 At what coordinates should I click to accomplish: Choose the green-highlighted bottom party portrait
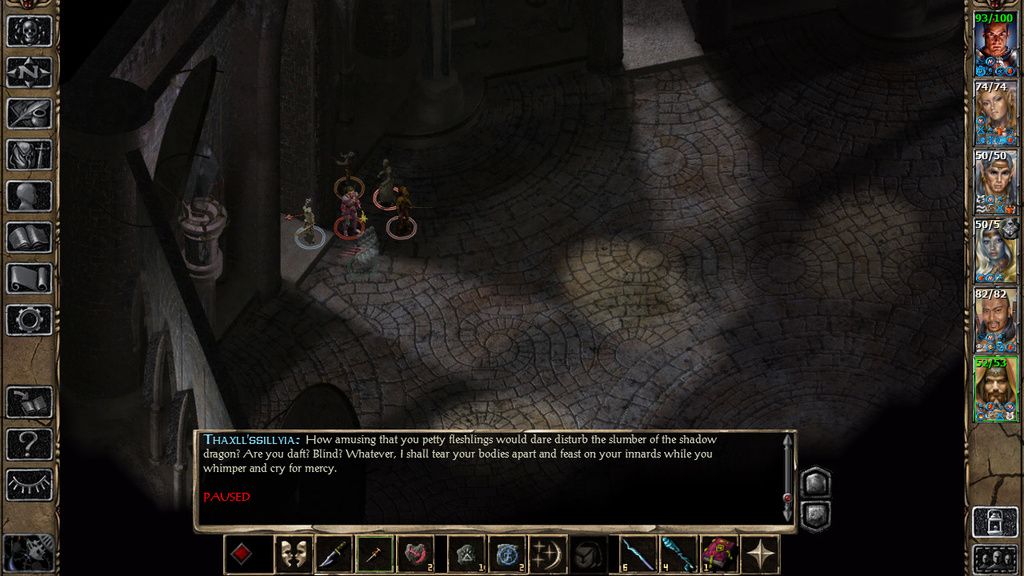coord(995,388)
